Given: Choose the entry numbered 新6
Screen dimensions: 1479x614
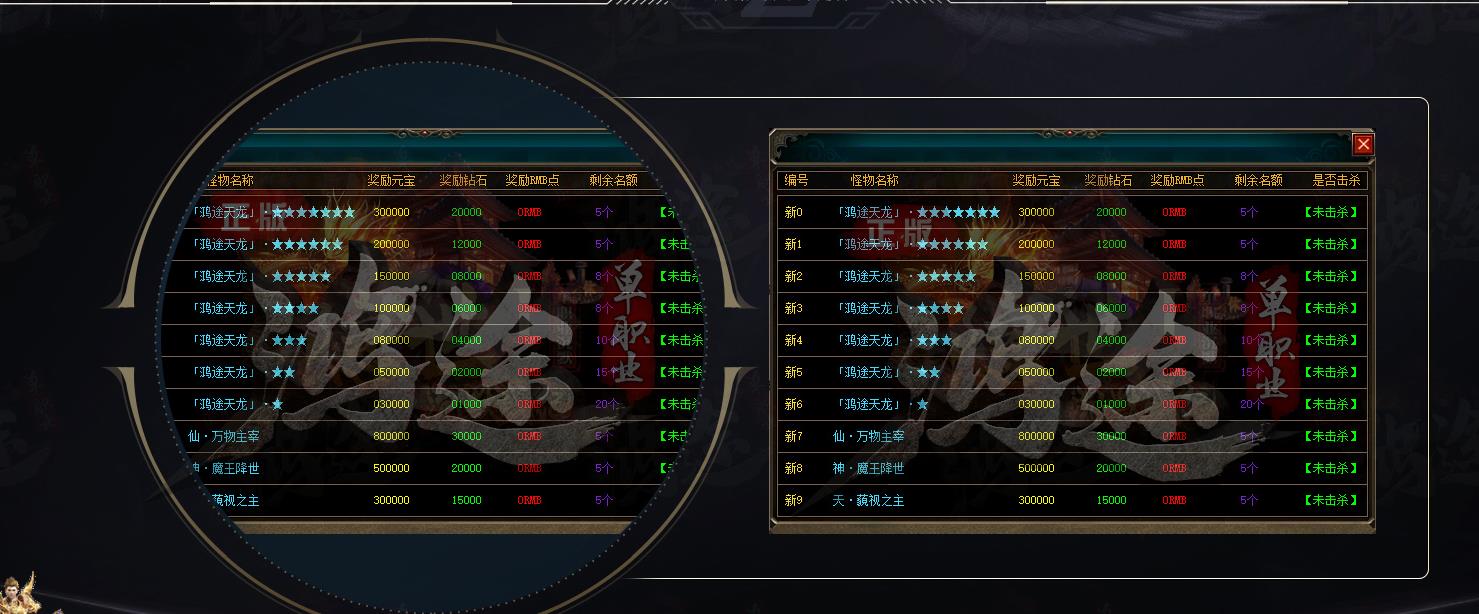Looking at the screenshot, I should [1071, 404].
